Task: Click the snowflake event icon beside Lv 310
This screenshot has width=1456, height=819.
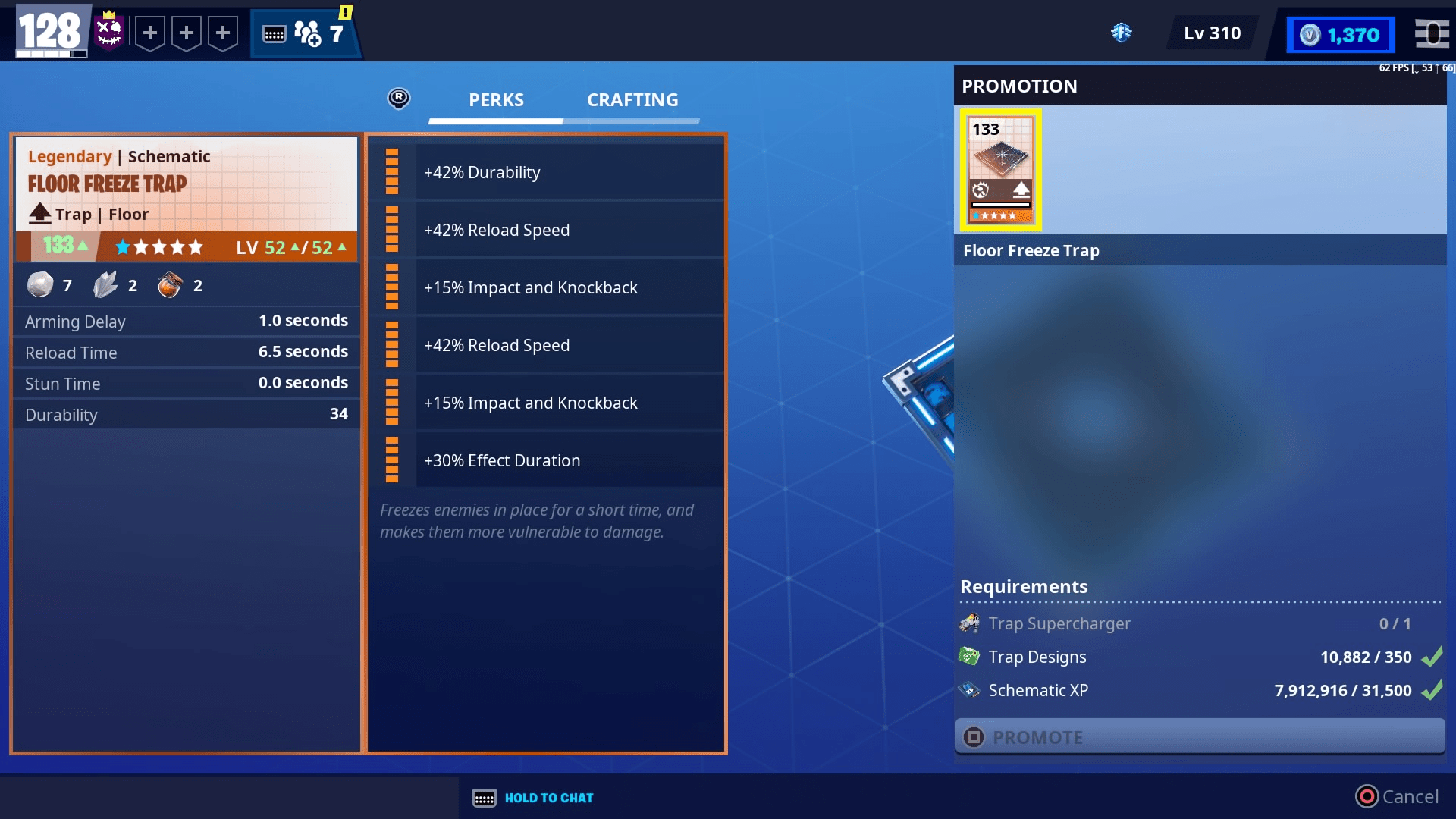Action: (1122, 33)
